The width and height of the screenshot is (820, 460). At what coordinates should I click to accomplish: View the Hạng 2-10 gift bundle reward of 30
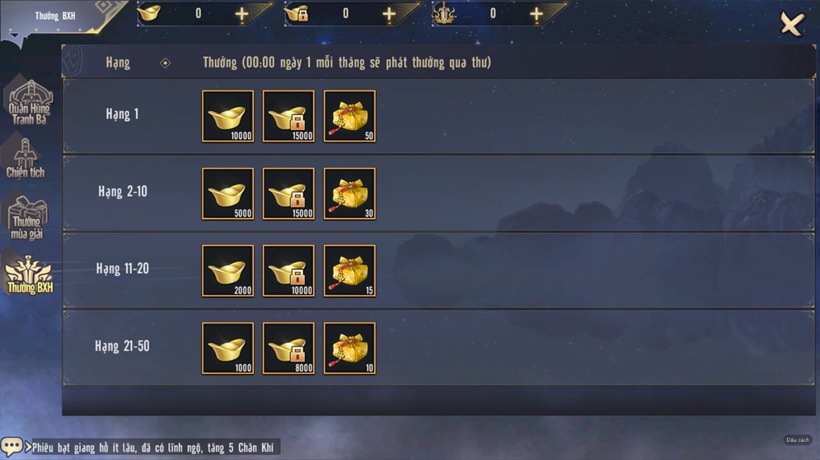(350, 193)
